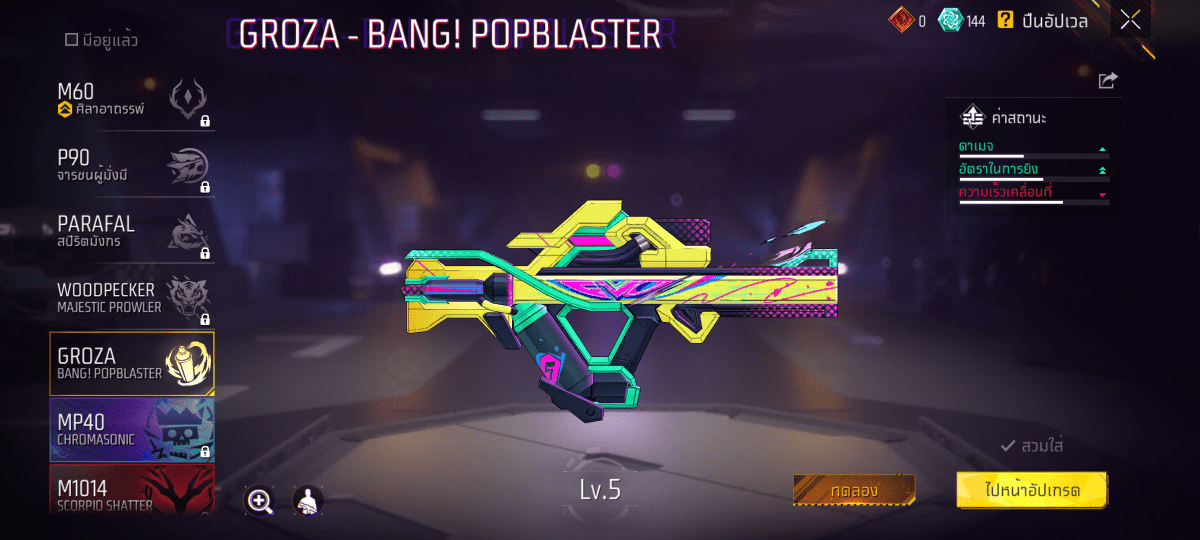The width and height of the screenshot is (1200, 540).
Task: Select the Groza Bang! Popblaster entry
Action: [132, 364]
